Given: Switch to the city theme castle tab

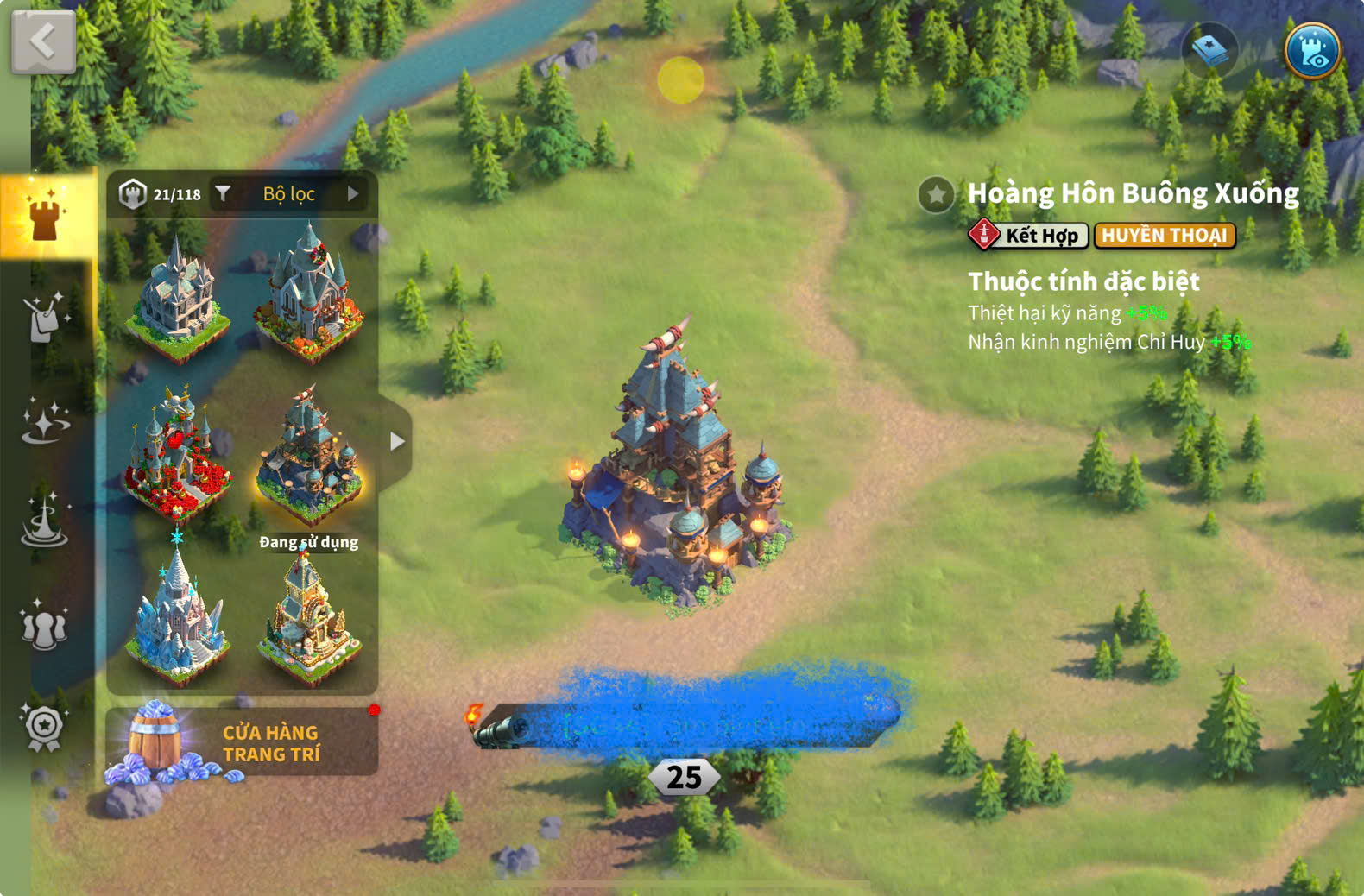Looking at the screenshot, I should click(45, 214).
